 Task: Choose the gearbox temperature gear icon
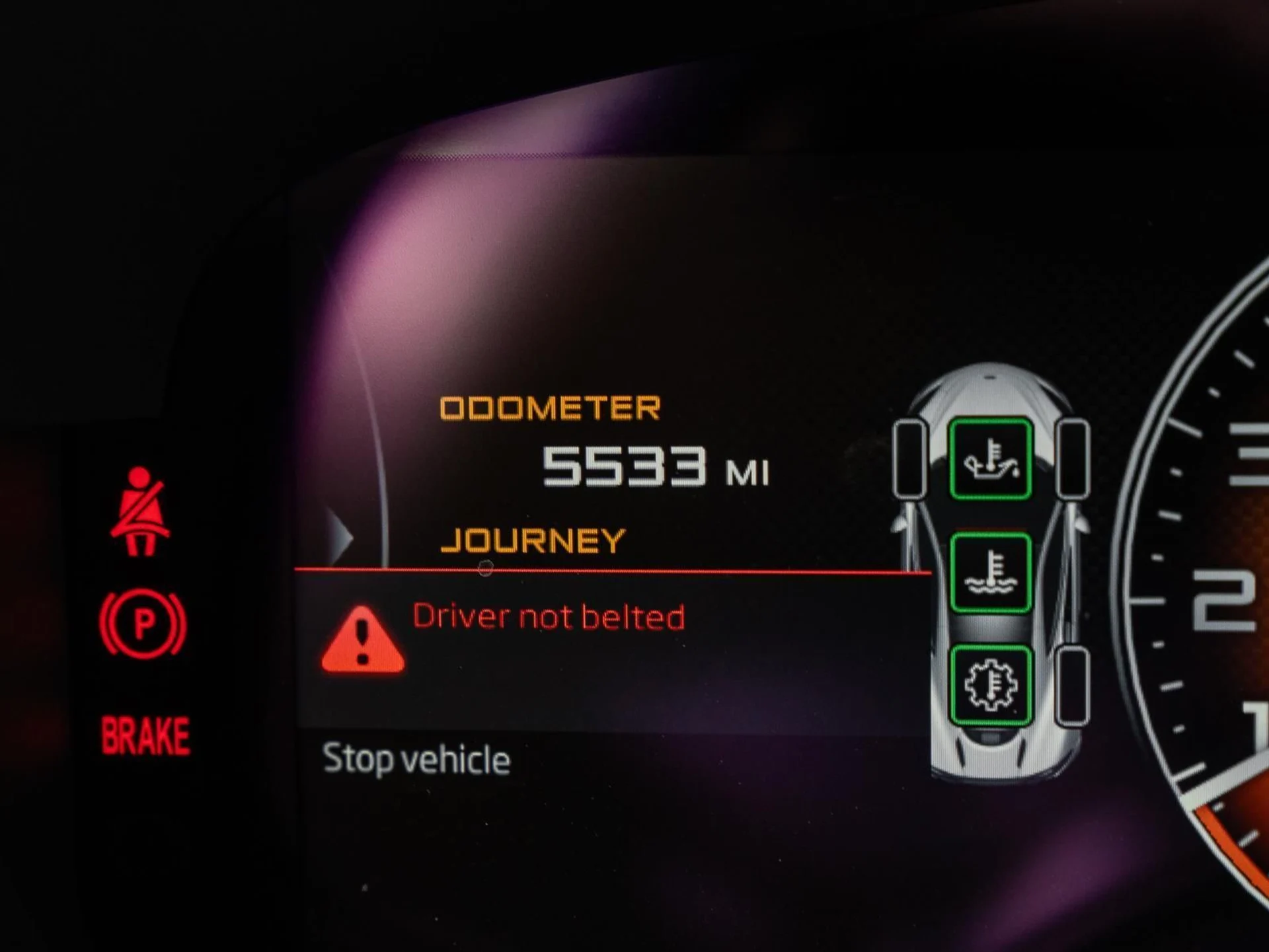[990, 686]
